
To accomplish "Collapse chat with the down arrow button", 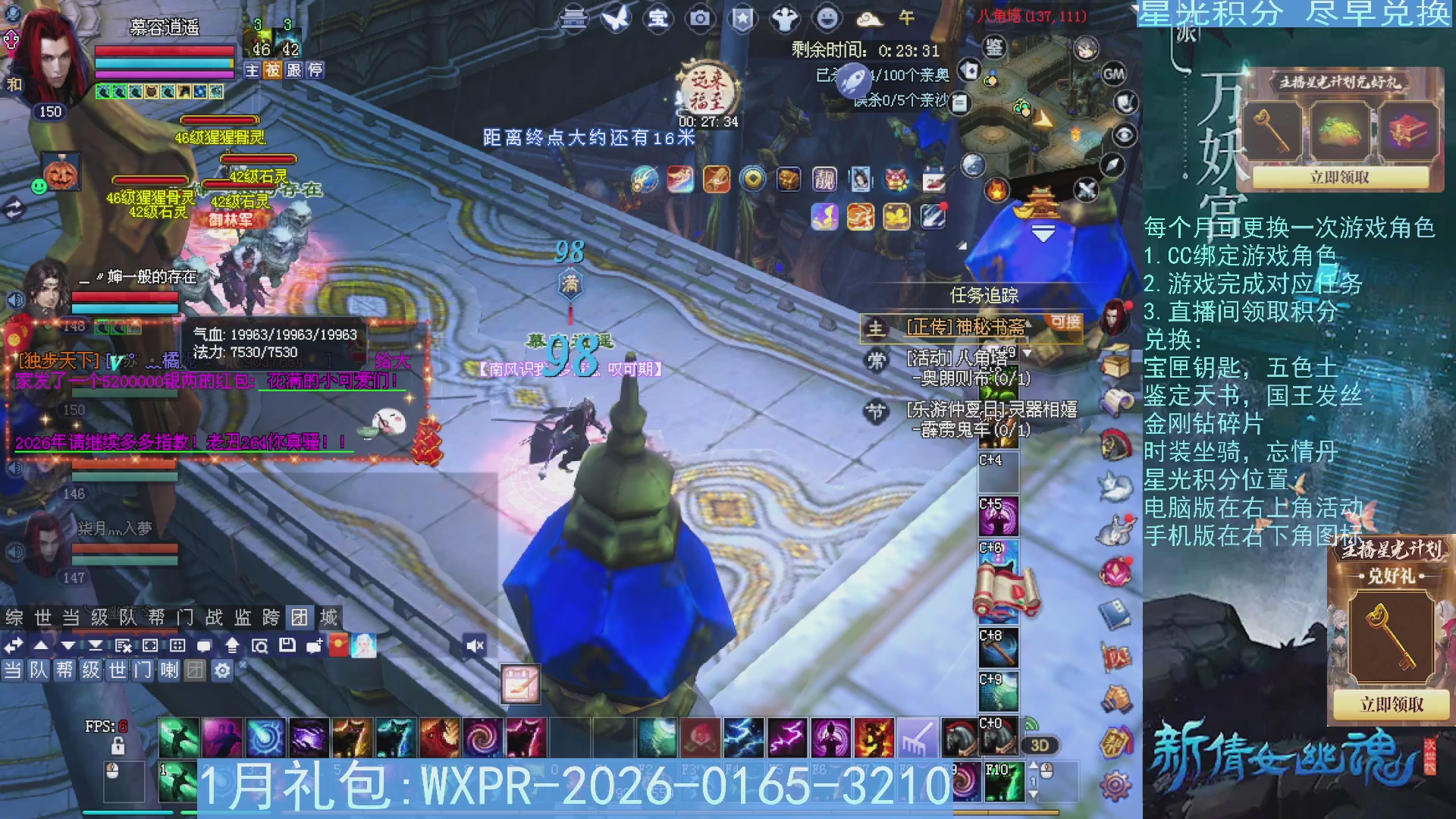I will pos(68,645).
